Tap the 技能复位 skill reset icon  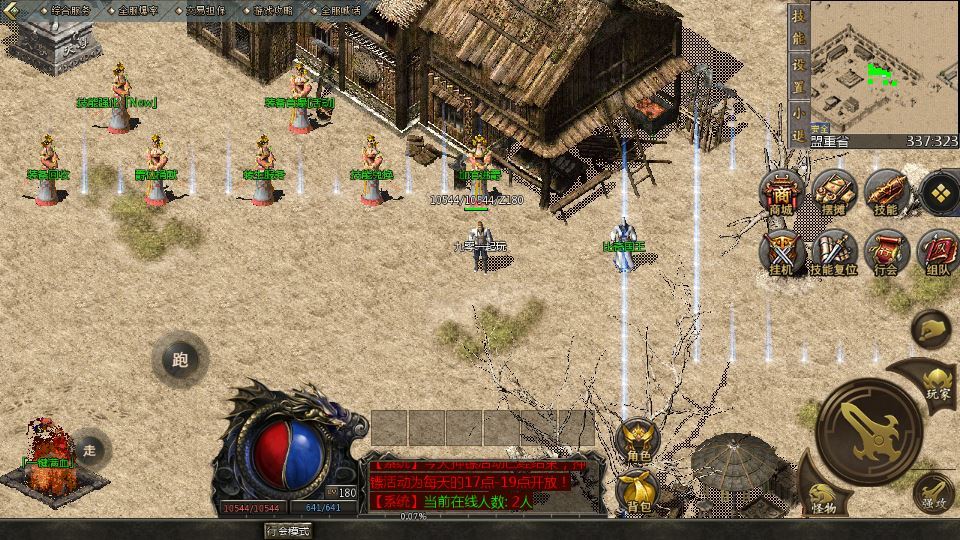(833, 253)
